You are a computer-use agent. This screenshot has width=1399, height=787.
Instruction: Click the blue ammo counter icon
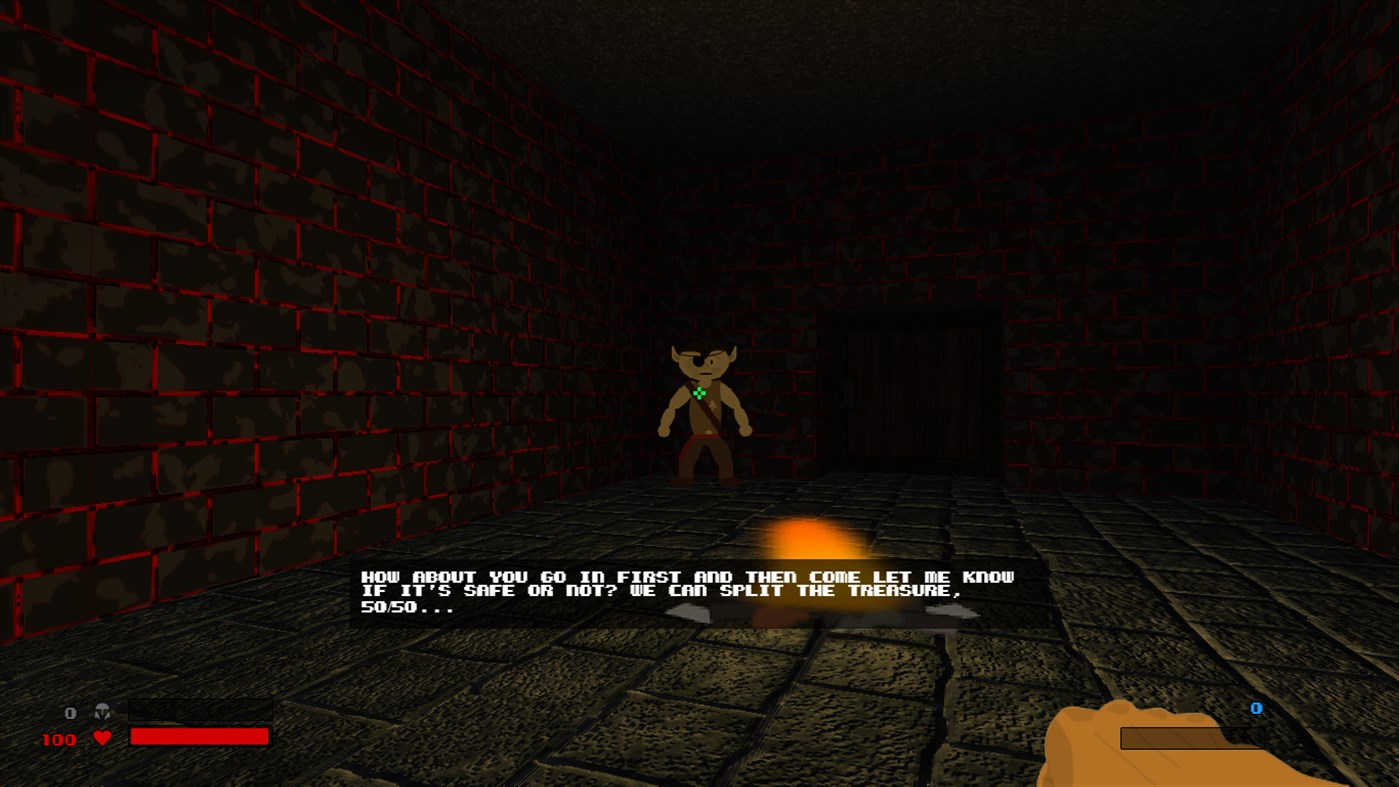pos(1255,708)
